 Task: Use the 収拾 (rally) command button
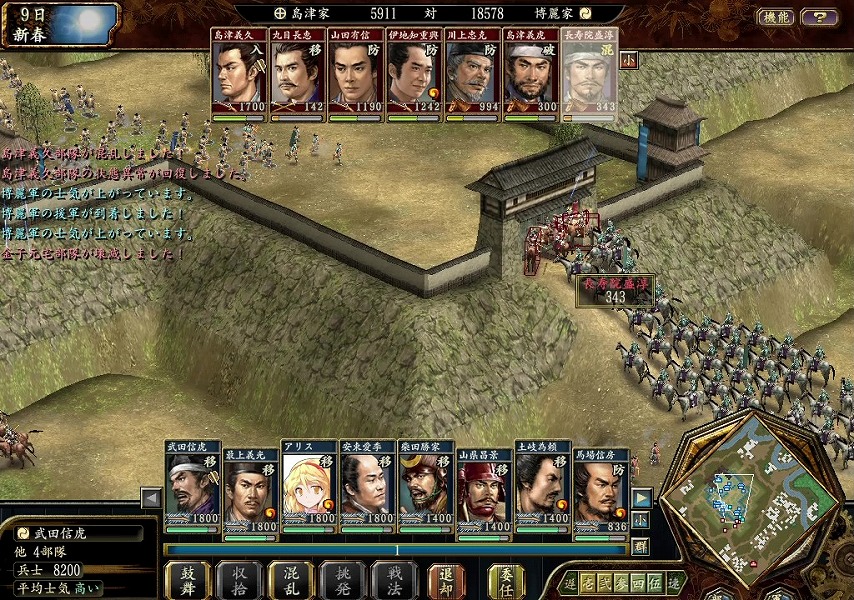(239, 580)
